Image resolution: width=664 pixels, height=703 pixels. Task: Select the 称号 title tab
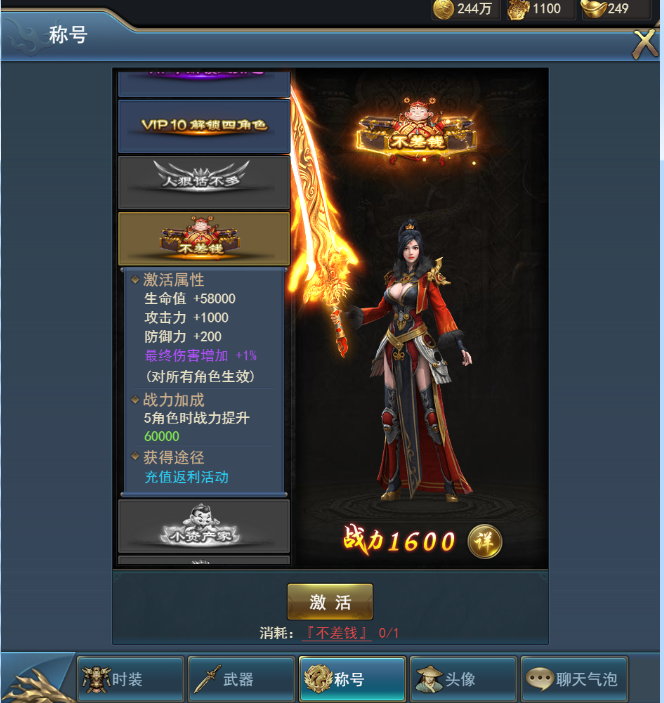[x=352, y=680]
